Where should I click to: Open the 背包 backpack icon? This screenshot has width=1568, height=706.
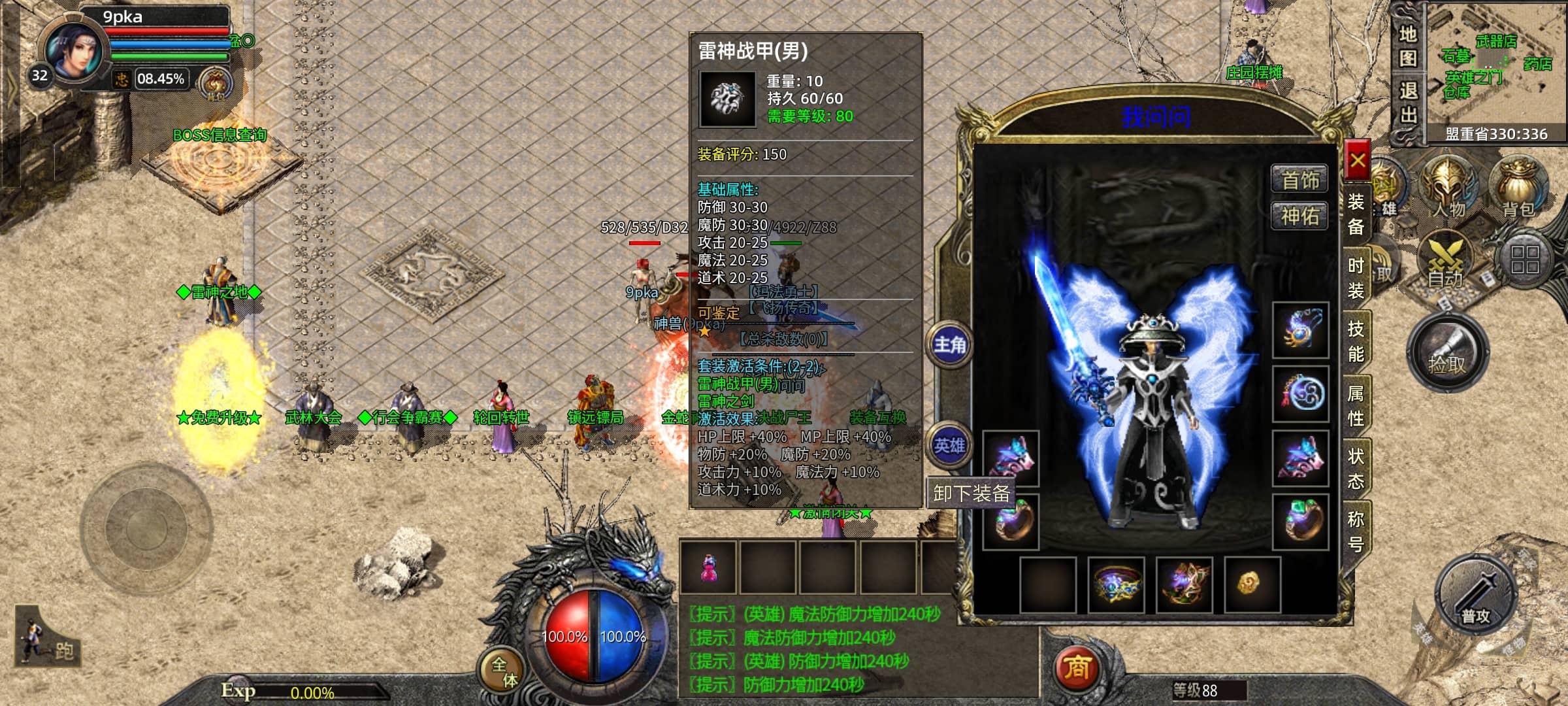(x=1518, y=186)
